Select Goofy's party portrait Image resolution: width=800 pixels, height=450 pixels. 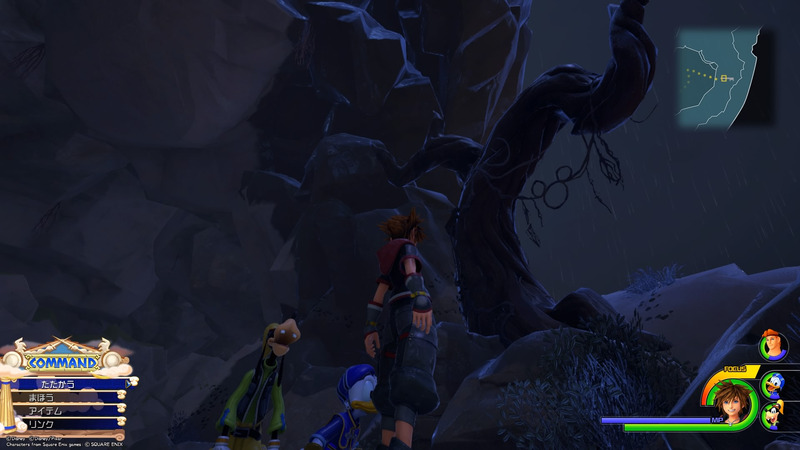pyautogui.click(x=774, y=414)
